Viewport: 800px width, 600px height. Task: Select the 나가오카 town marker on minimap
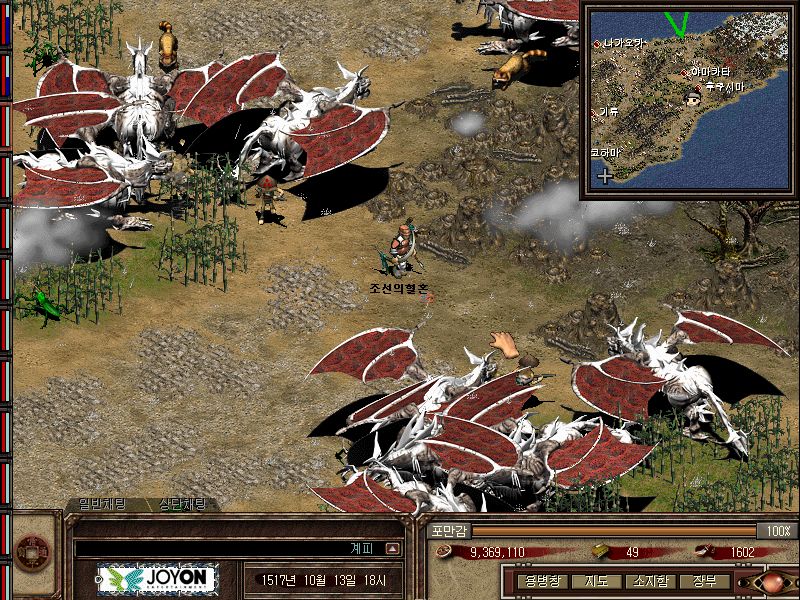point(597,44)
